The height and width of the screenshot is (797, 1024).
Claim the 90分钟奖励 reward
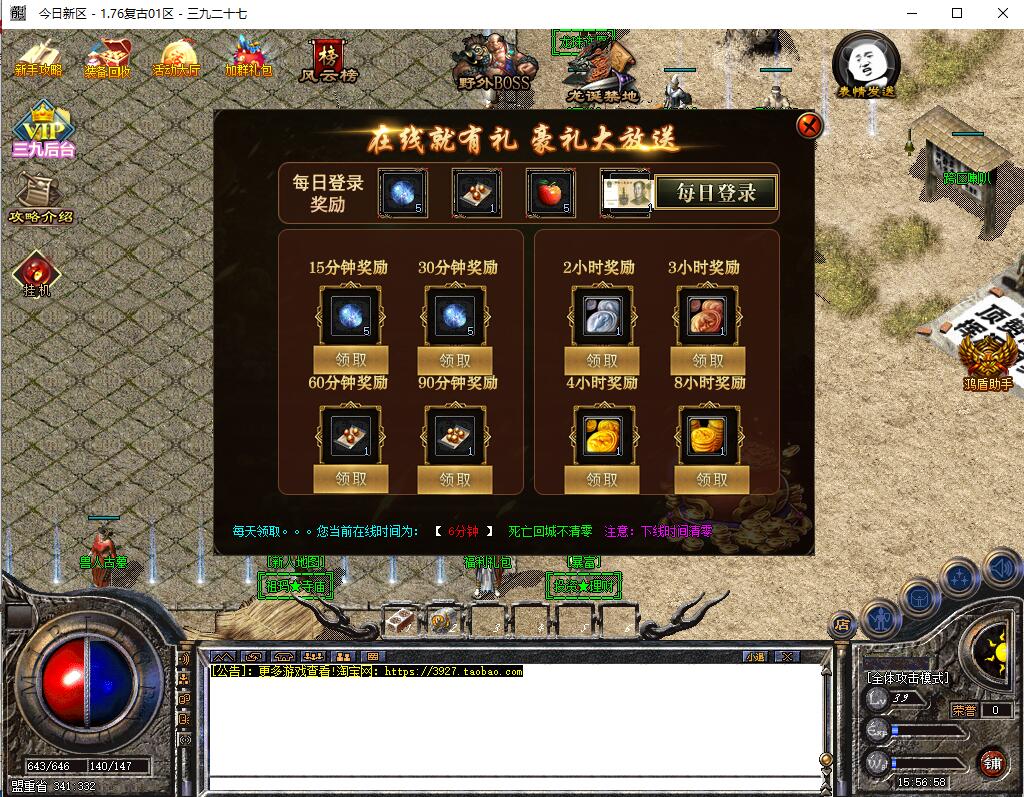pos(455,479)
